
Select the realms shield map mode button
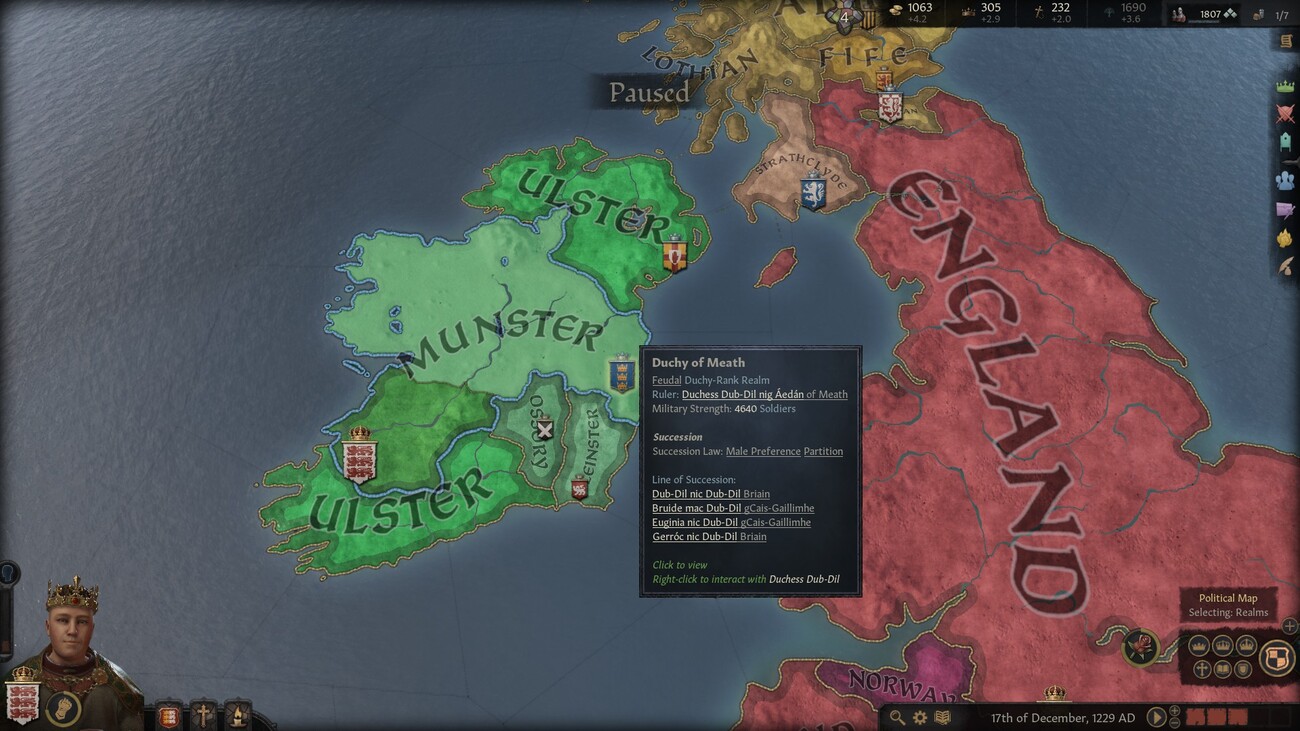(x=1274, y=657)
